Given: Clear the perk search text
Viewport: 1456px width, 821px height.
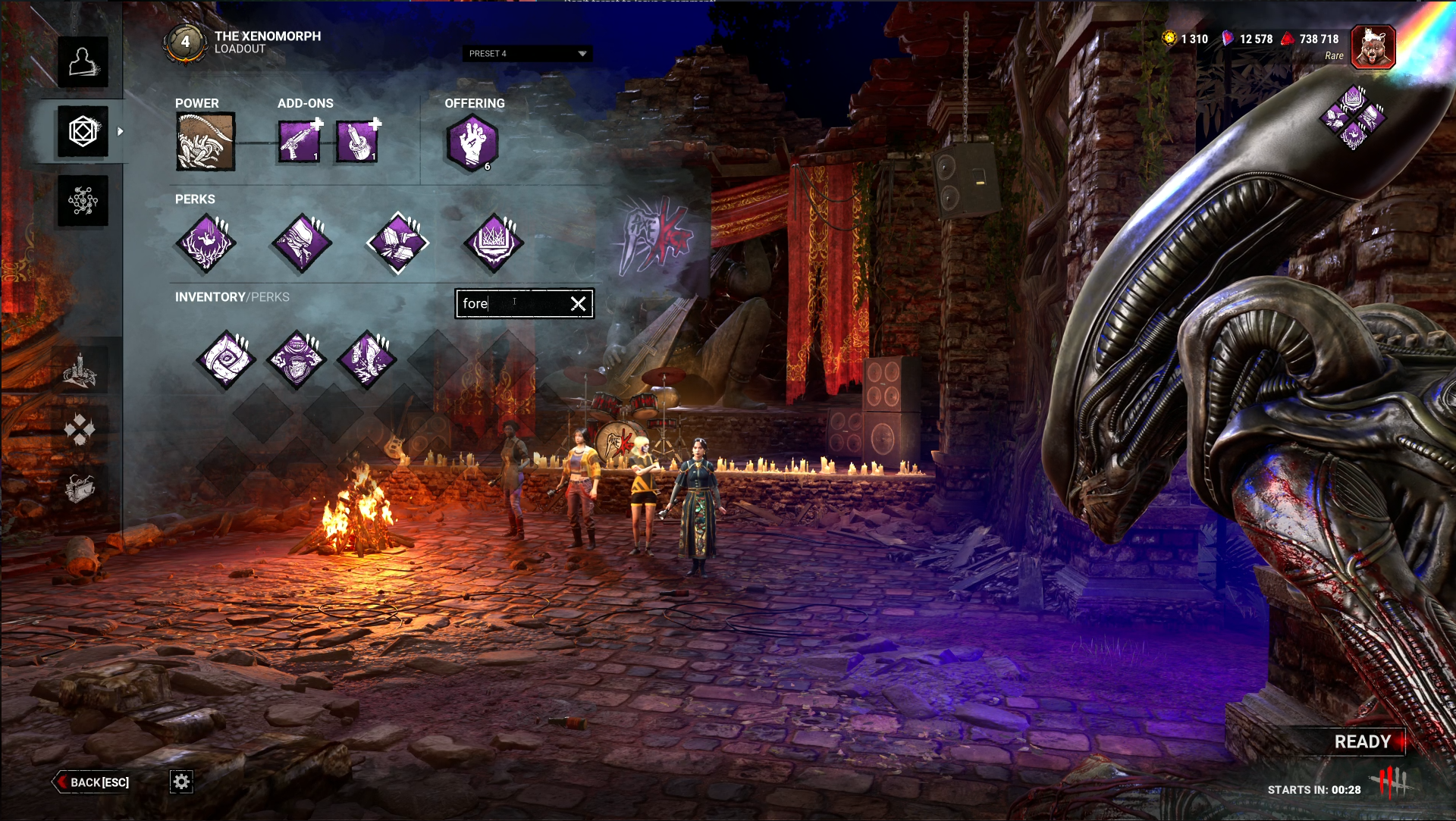Looking at the screenshot, I should (x=578, y=304).
